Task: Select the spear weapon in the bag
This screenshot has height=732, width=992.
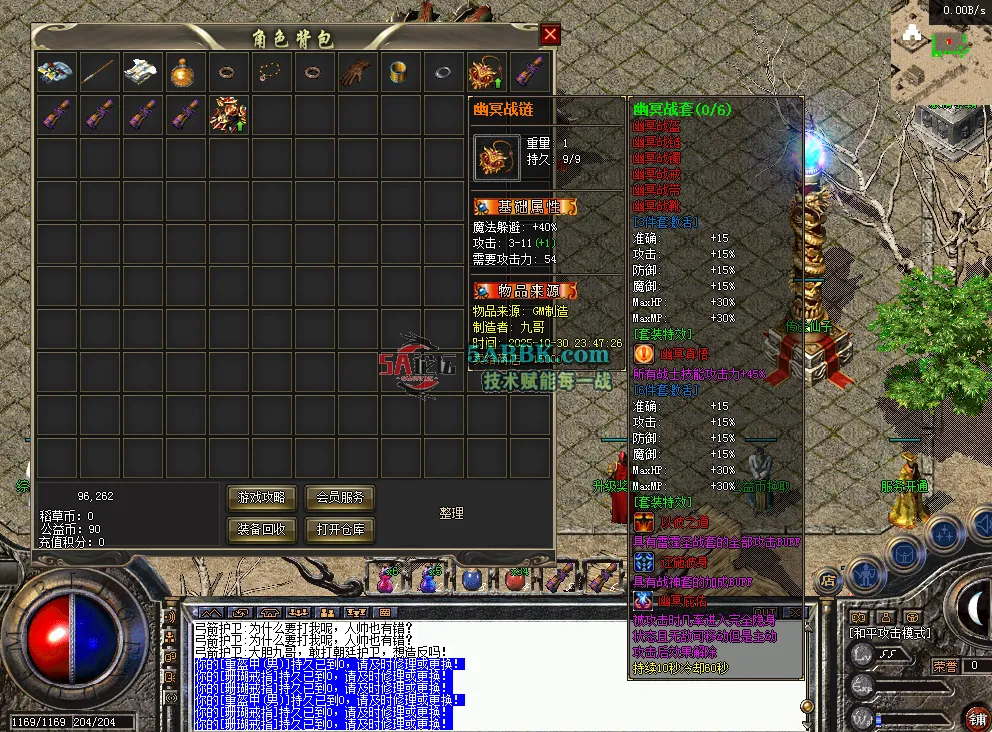Action: tap(98, 72)
